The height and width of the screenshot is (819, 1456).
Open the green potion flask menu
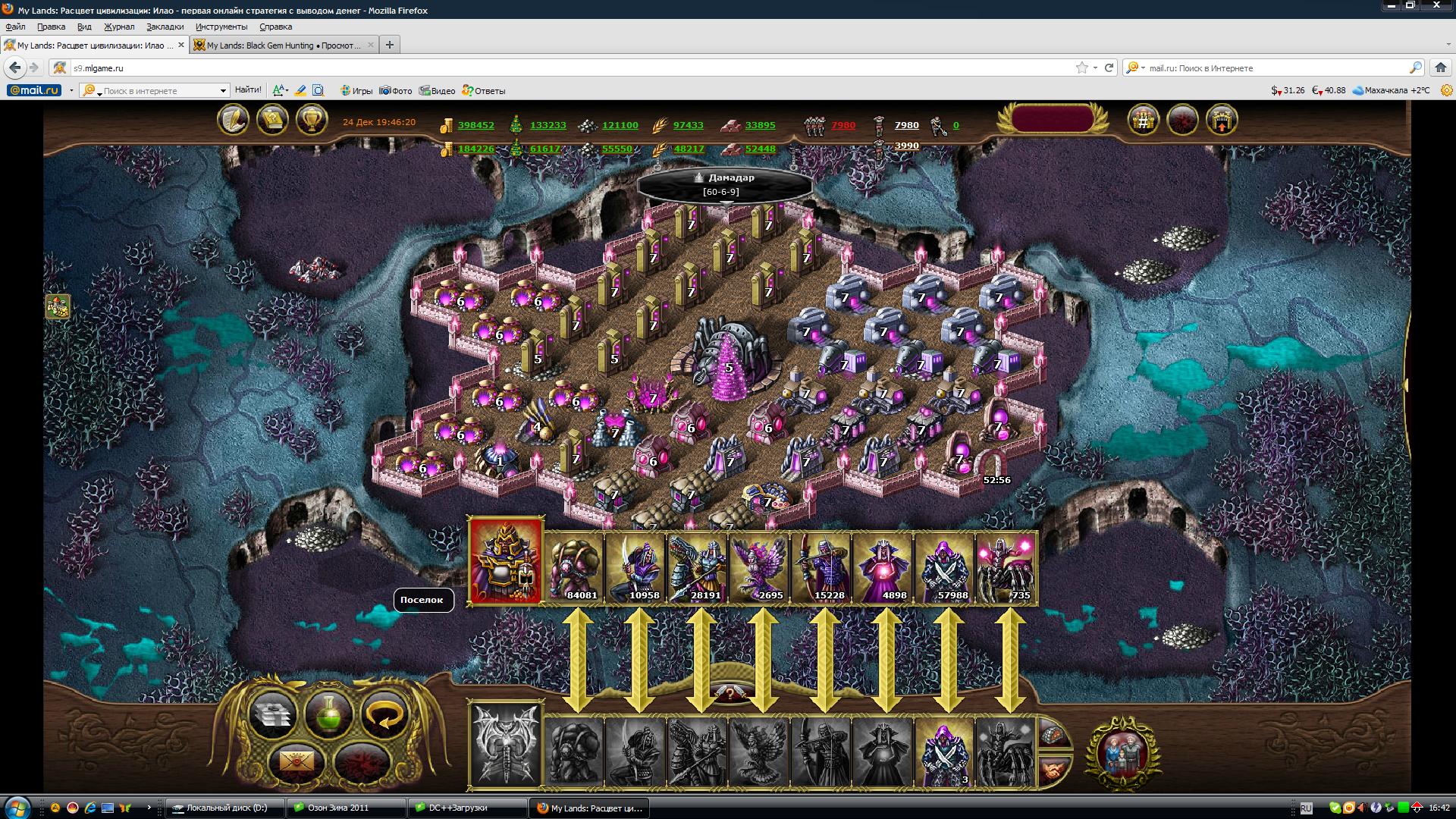328,714
